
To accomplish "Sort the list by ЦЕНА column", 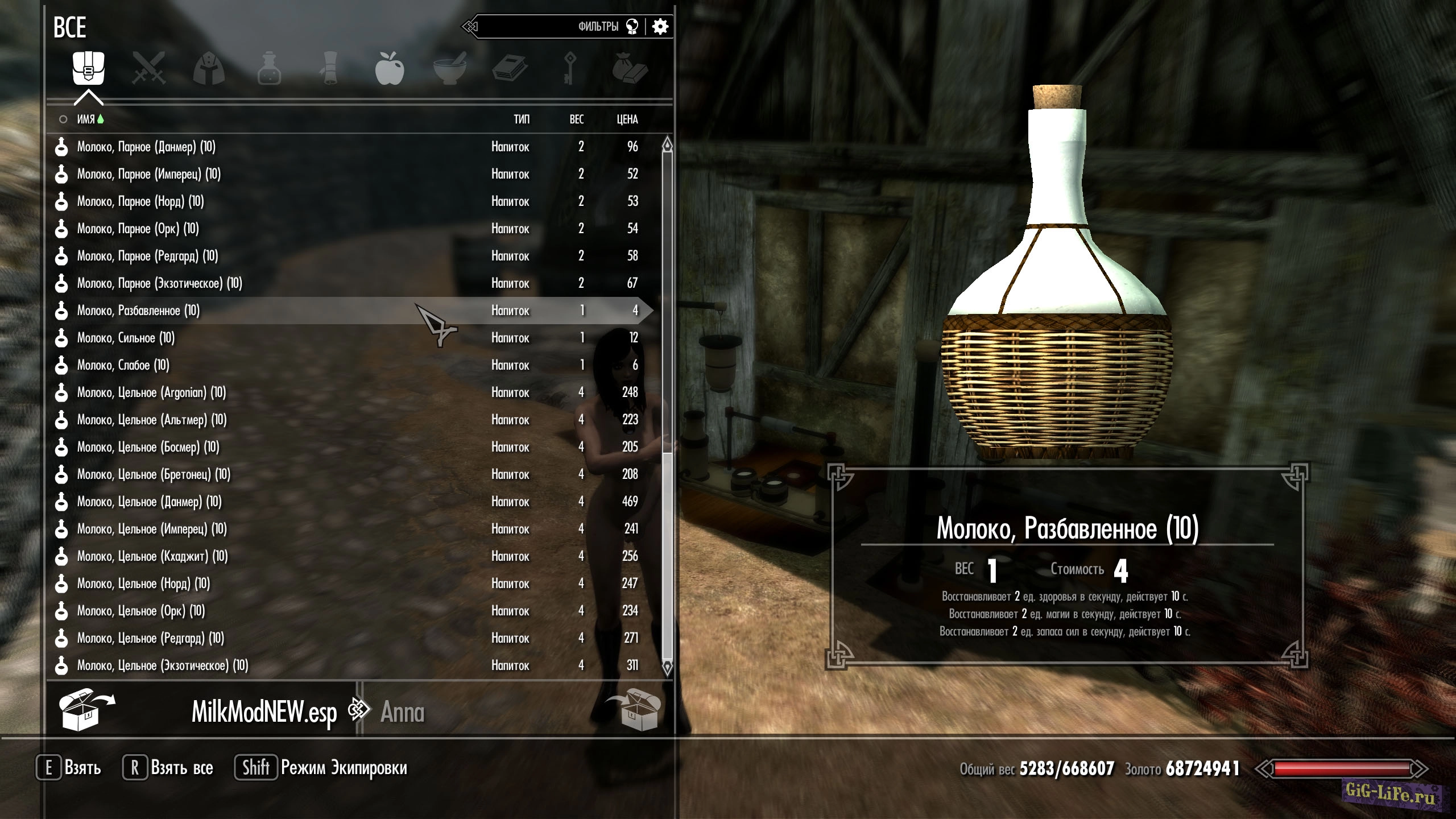I will pyautogui.click(x=627, y=119).
